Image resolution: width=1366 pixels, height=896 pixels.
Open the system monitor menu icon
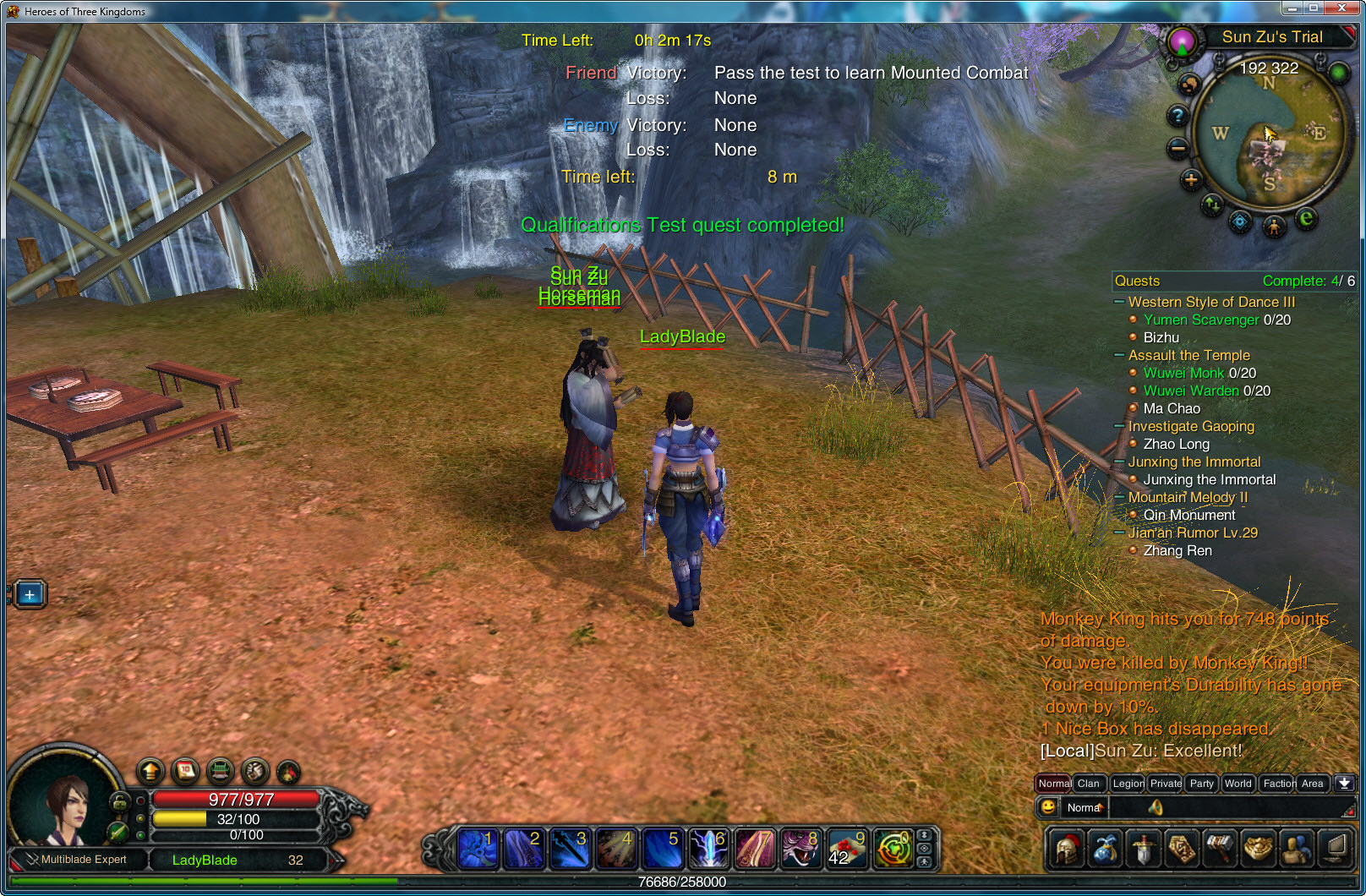click(x=1335, y=849)
